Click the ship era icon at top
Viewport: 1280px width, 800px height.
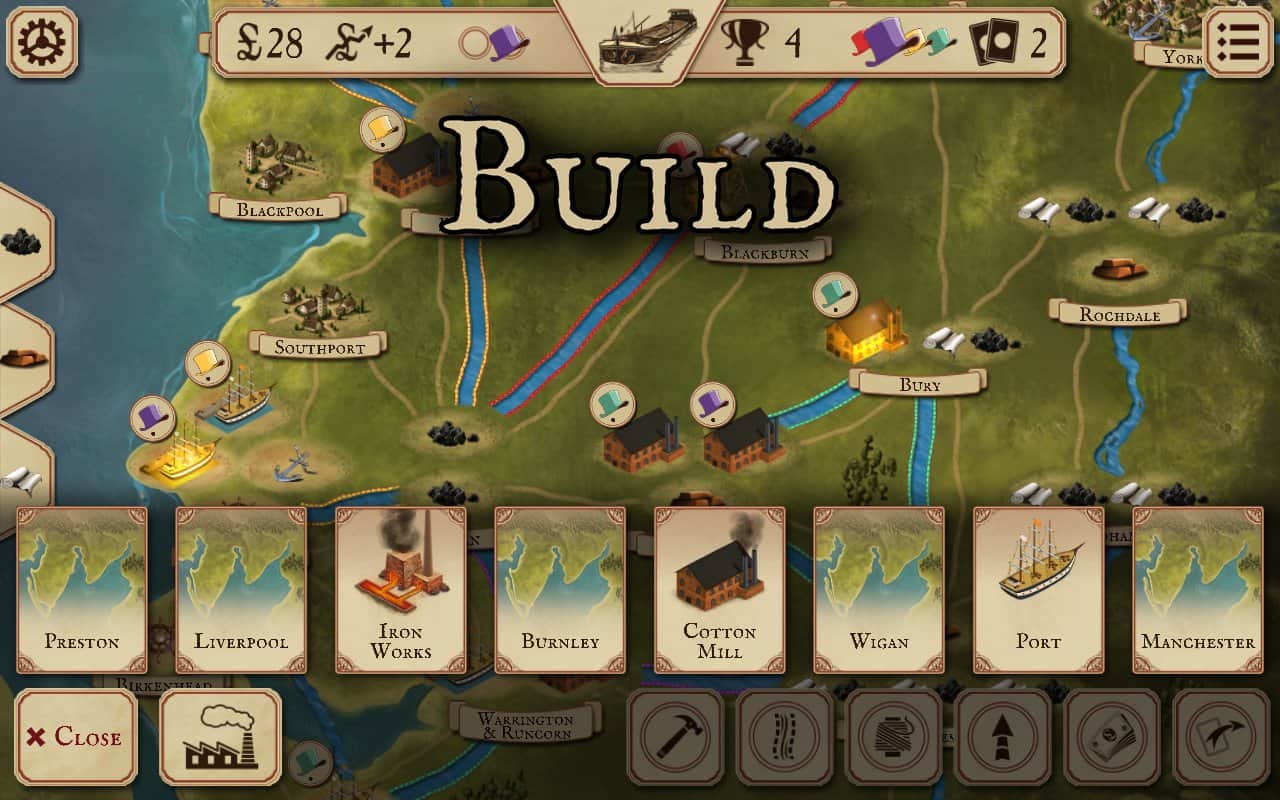tap(640, 42)
